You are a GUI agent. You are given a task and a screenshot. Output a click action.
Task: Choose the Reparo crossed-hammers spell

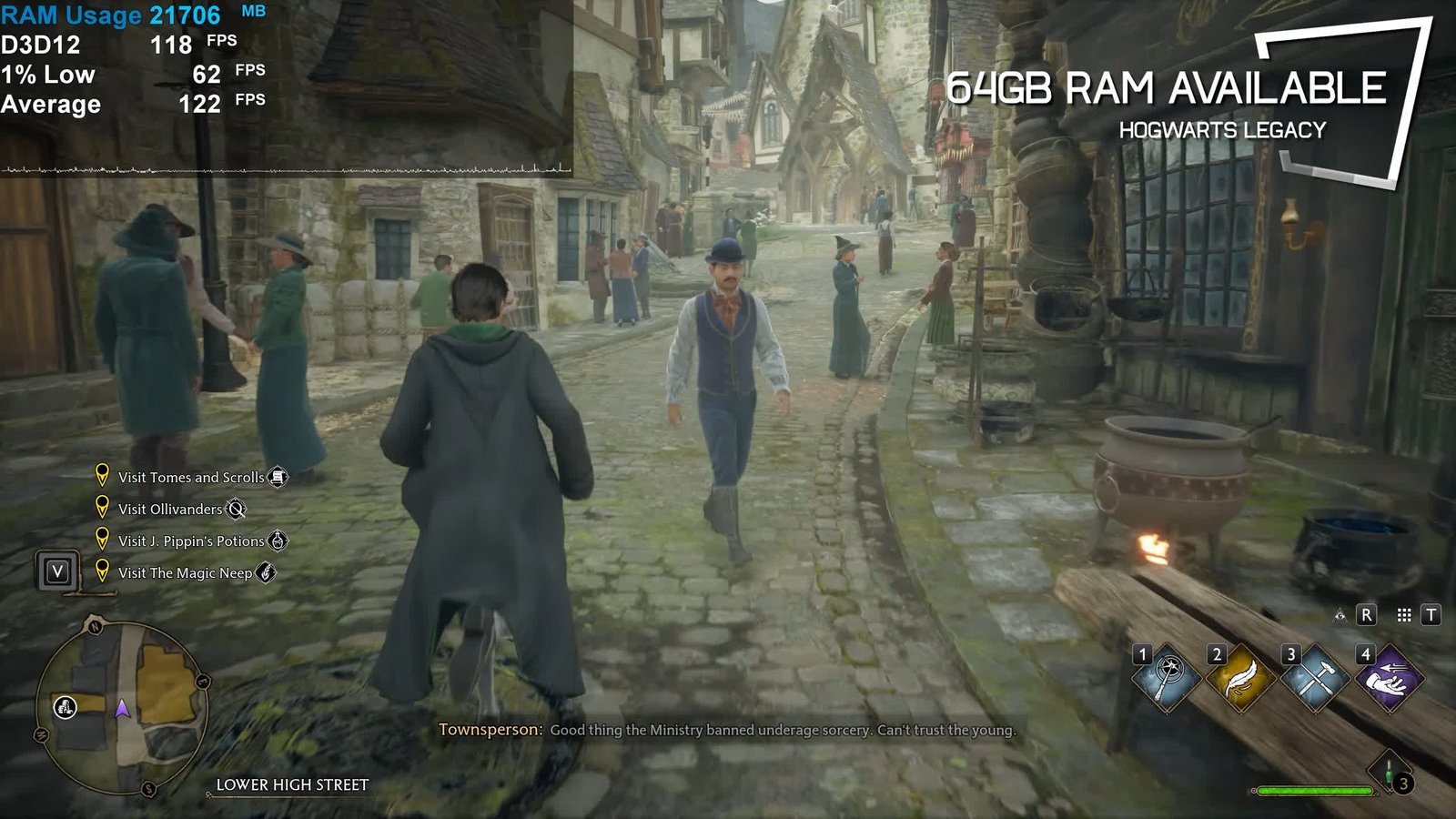(1313, 679)
